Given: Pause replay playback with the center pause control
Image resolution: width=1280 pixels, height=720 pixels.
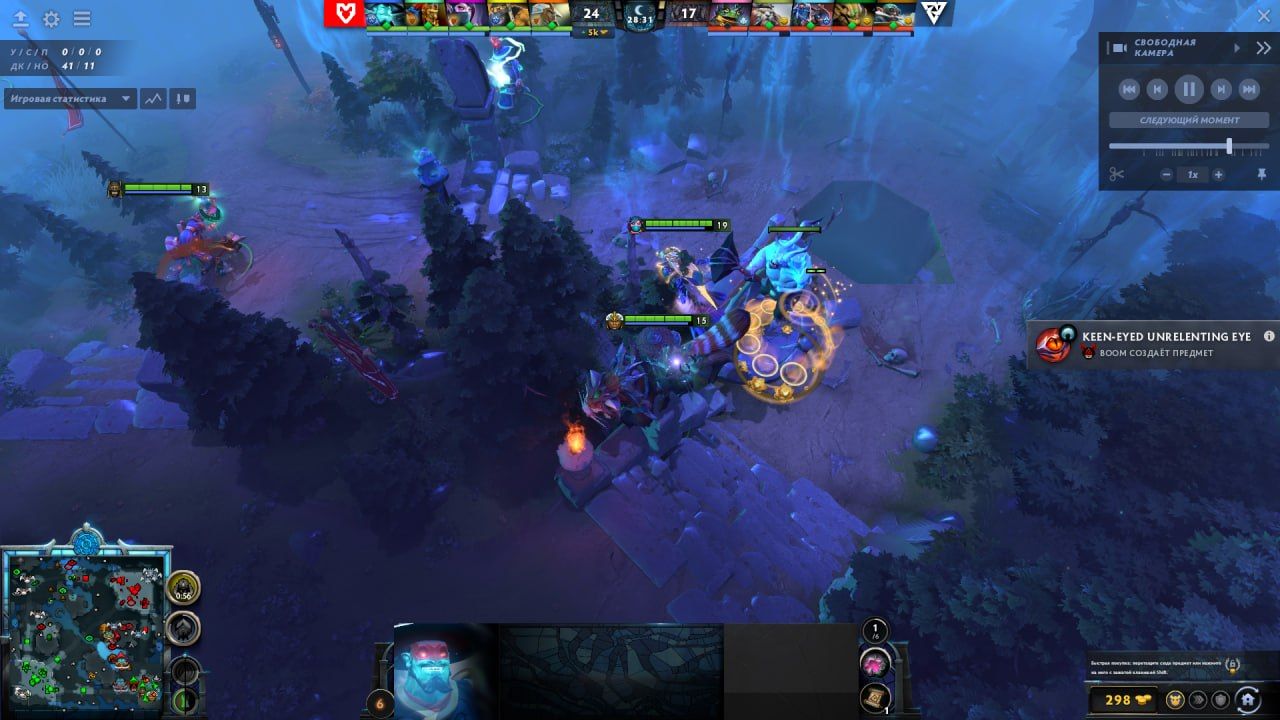Looking at the screenshot, I should click(1189, 89).
